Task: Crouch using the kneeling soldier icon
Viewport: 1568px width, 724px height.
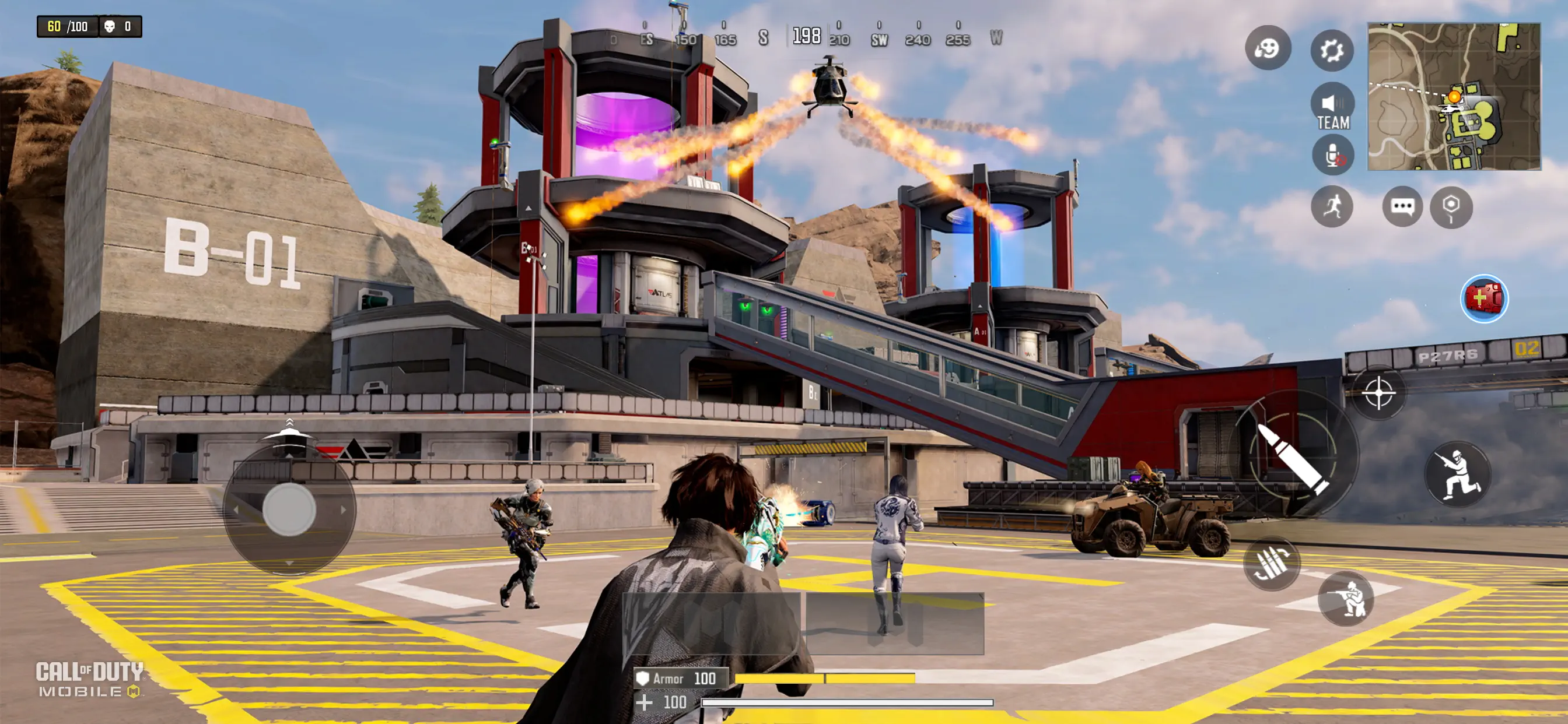Action: coord(1346,599)
